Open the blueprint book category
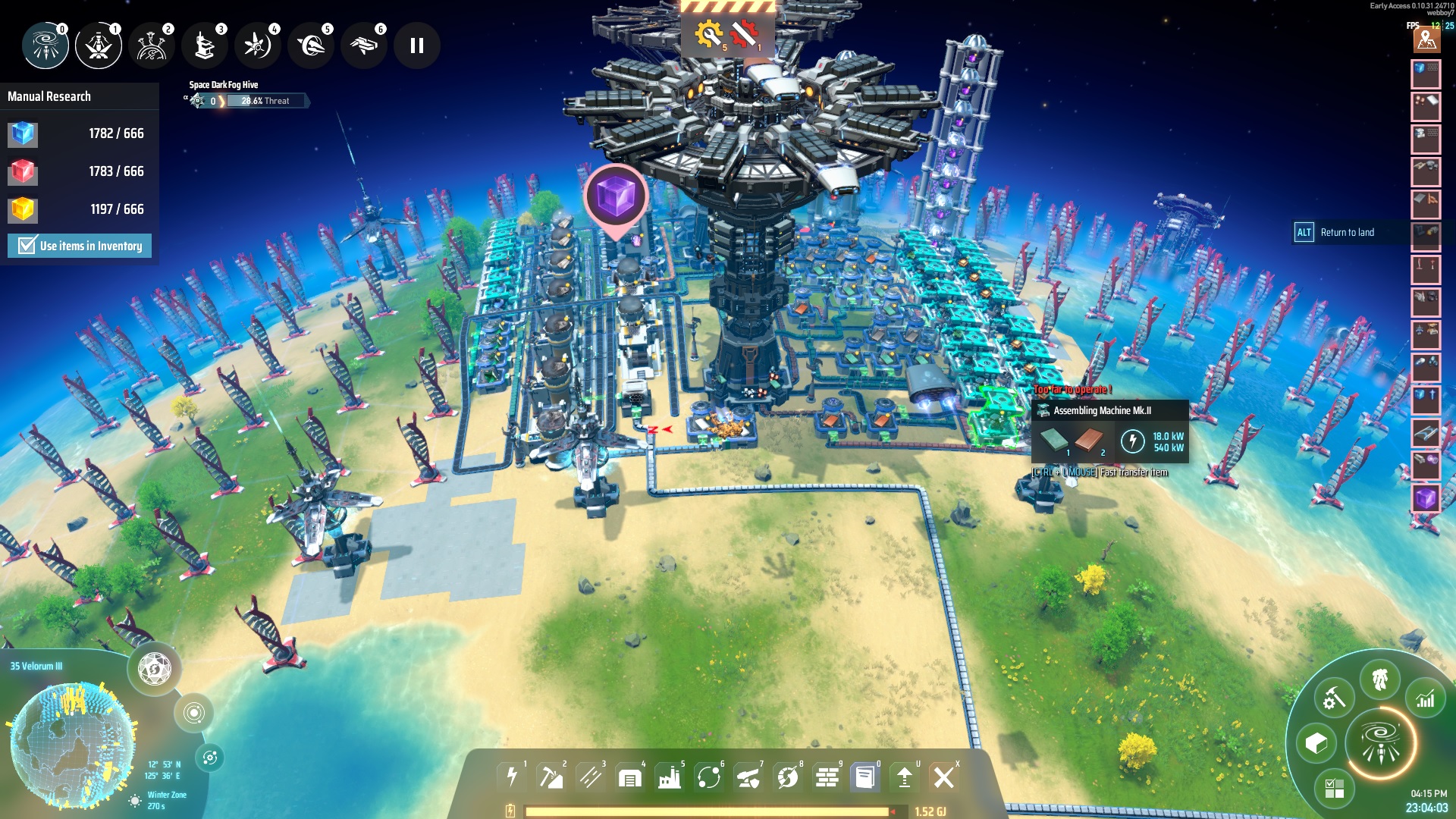The width and height of the screenshot is (1456, 819). (x=865, y=777)
